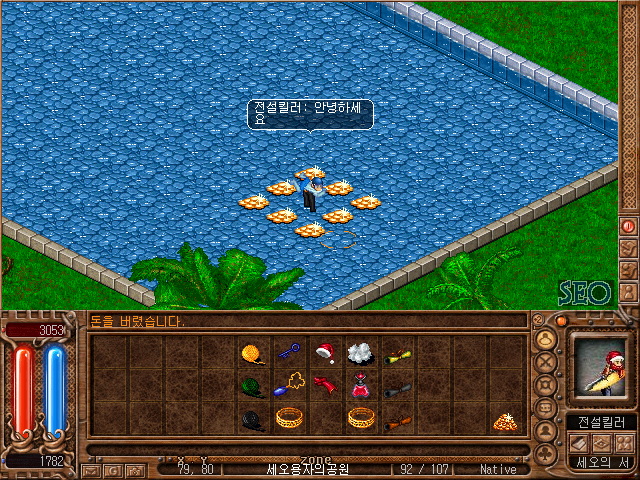Open the mail envelope button
This screenshot has height=480, width=640.
(x=90, y=469)
